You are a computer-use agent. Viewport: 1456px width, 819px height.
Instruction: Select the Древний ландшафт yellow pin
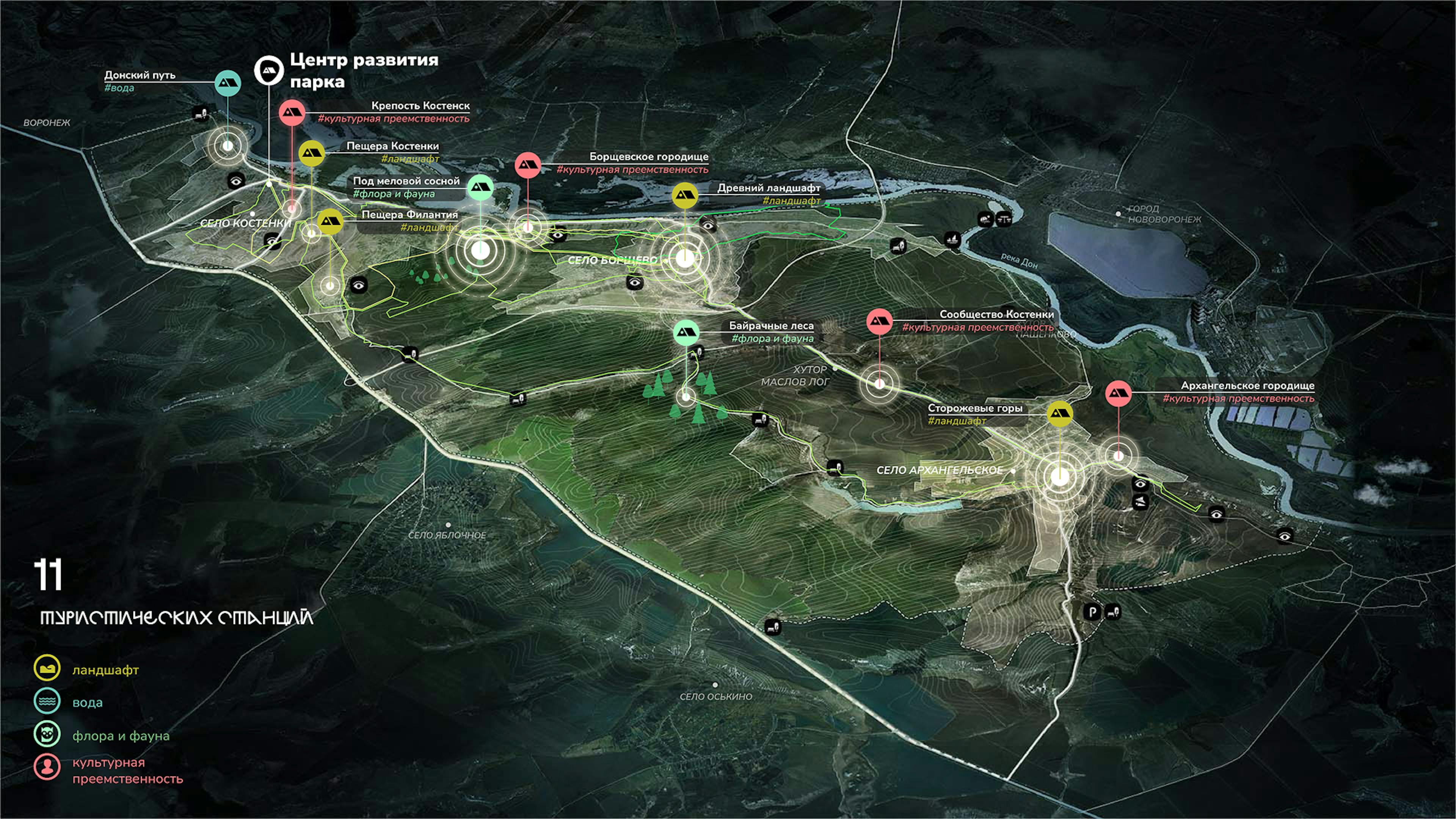(x=685, y=195)
